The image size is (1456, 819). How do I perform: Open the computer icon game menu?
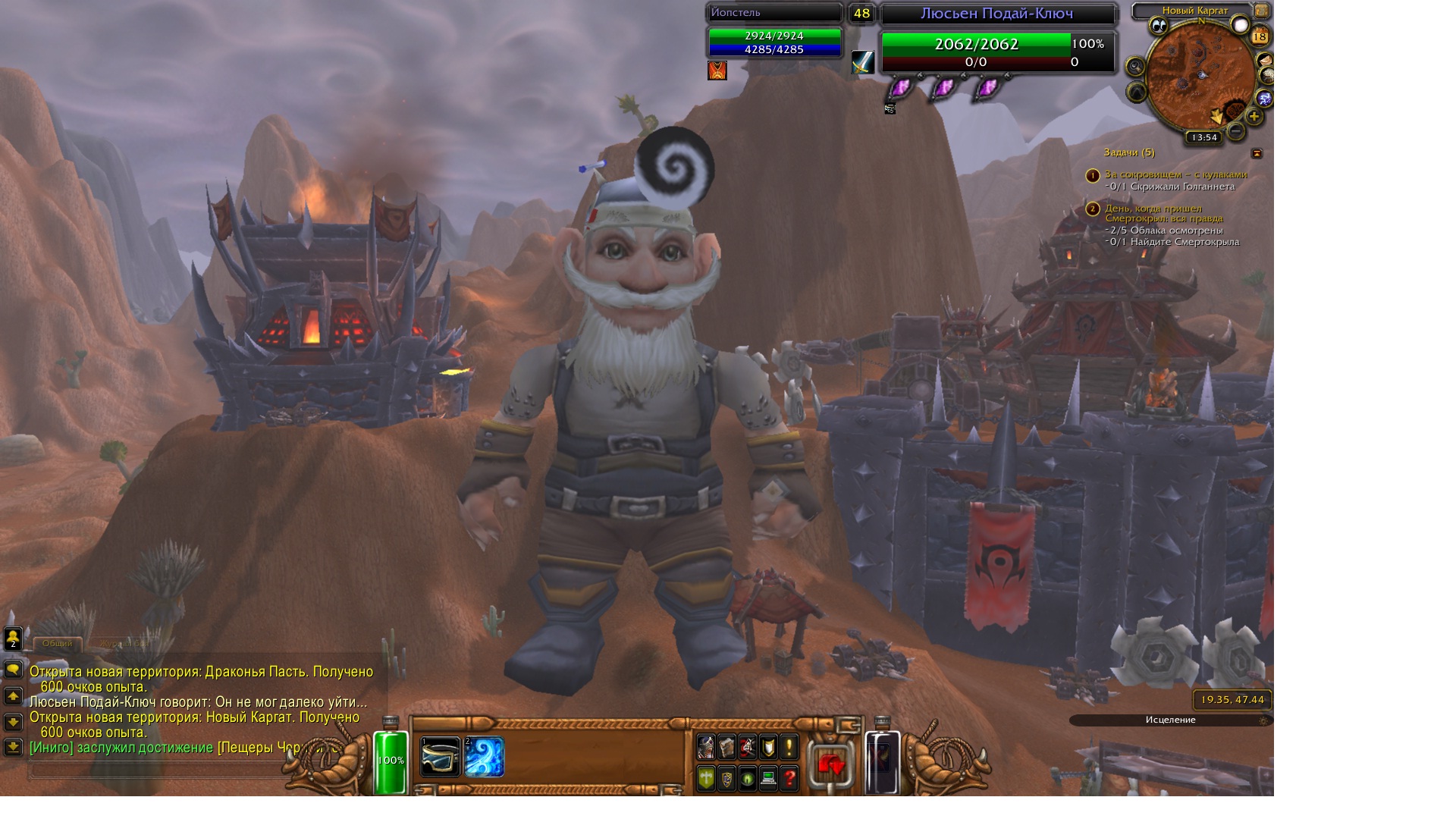point(768,778)
